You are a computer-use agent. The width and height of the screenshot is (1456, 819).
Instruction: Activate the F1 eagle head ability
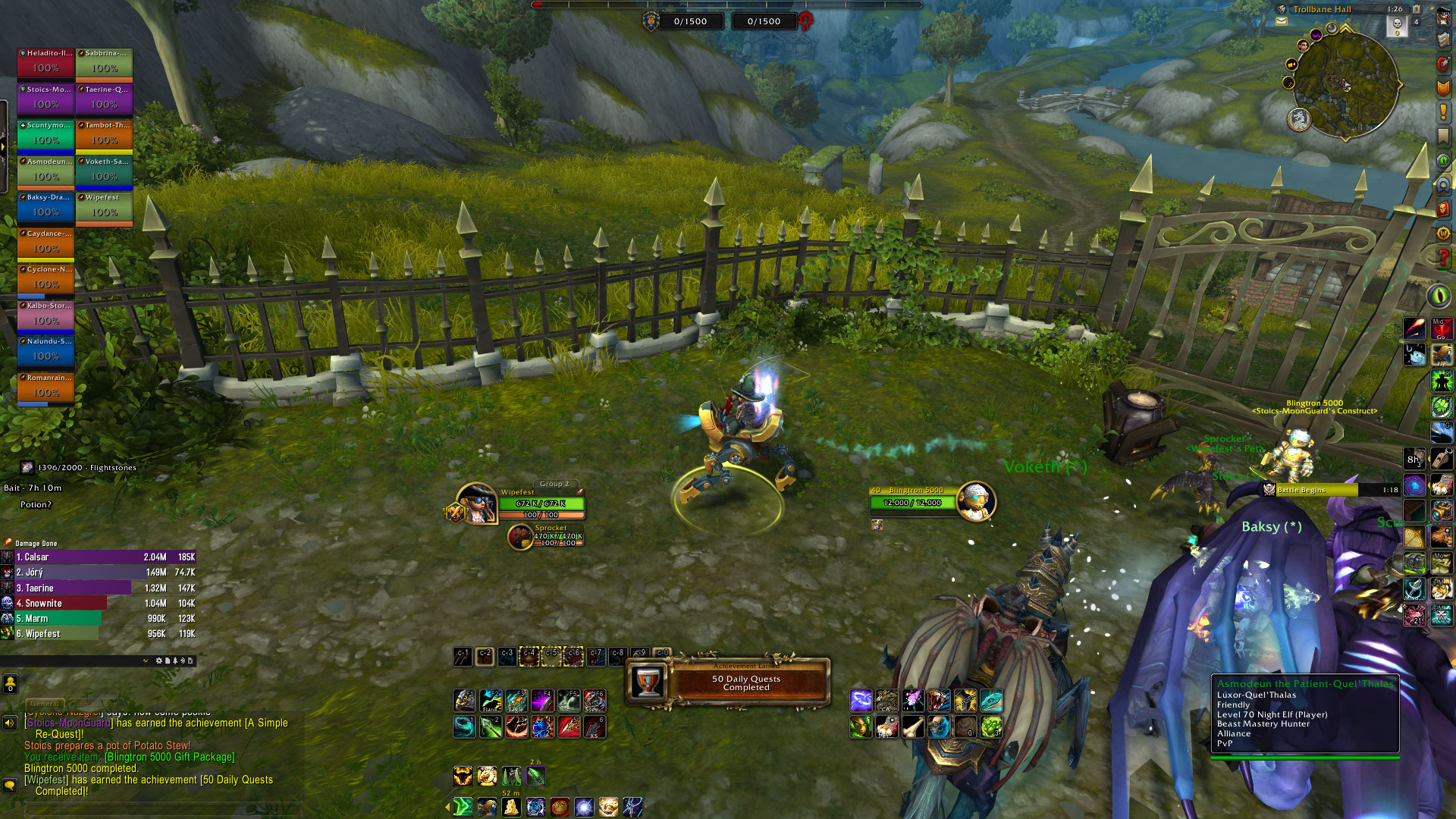(465, 700)
